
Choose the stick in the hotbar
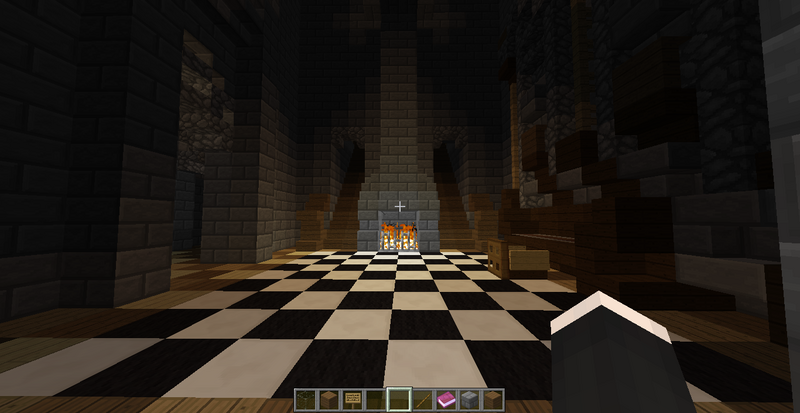point(422,399)
